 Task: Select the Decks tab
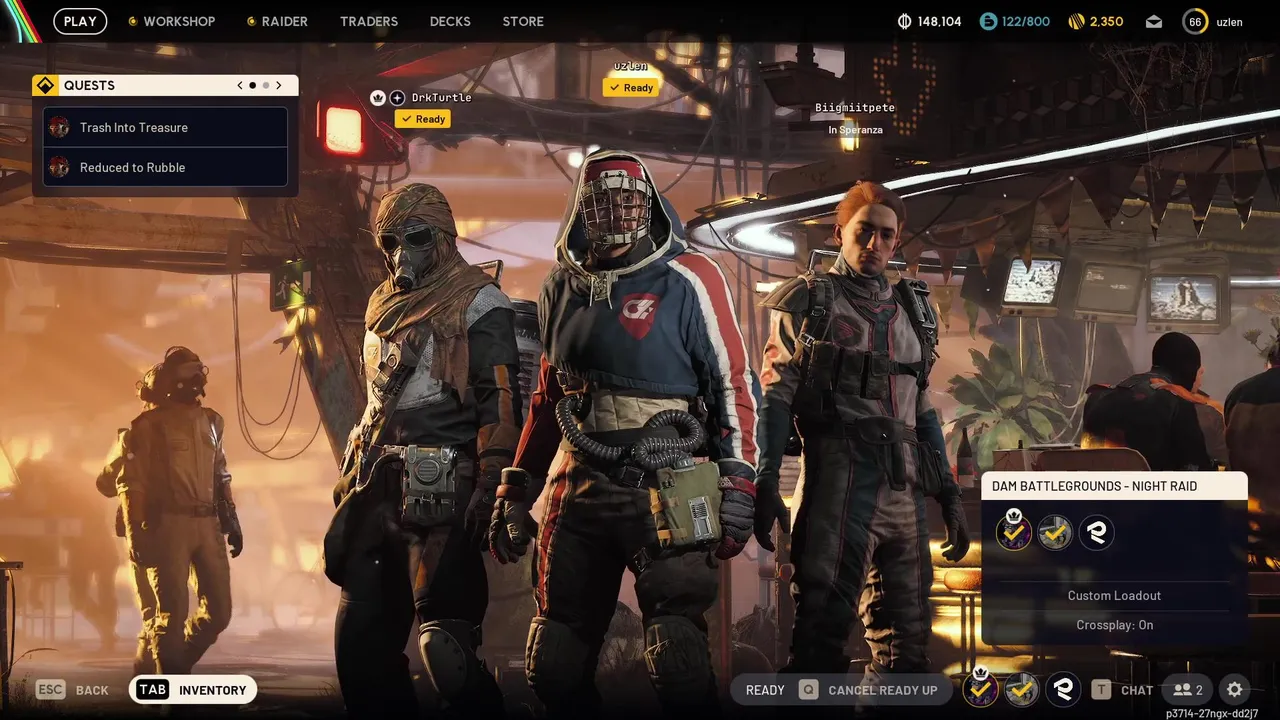pos(450,21)
